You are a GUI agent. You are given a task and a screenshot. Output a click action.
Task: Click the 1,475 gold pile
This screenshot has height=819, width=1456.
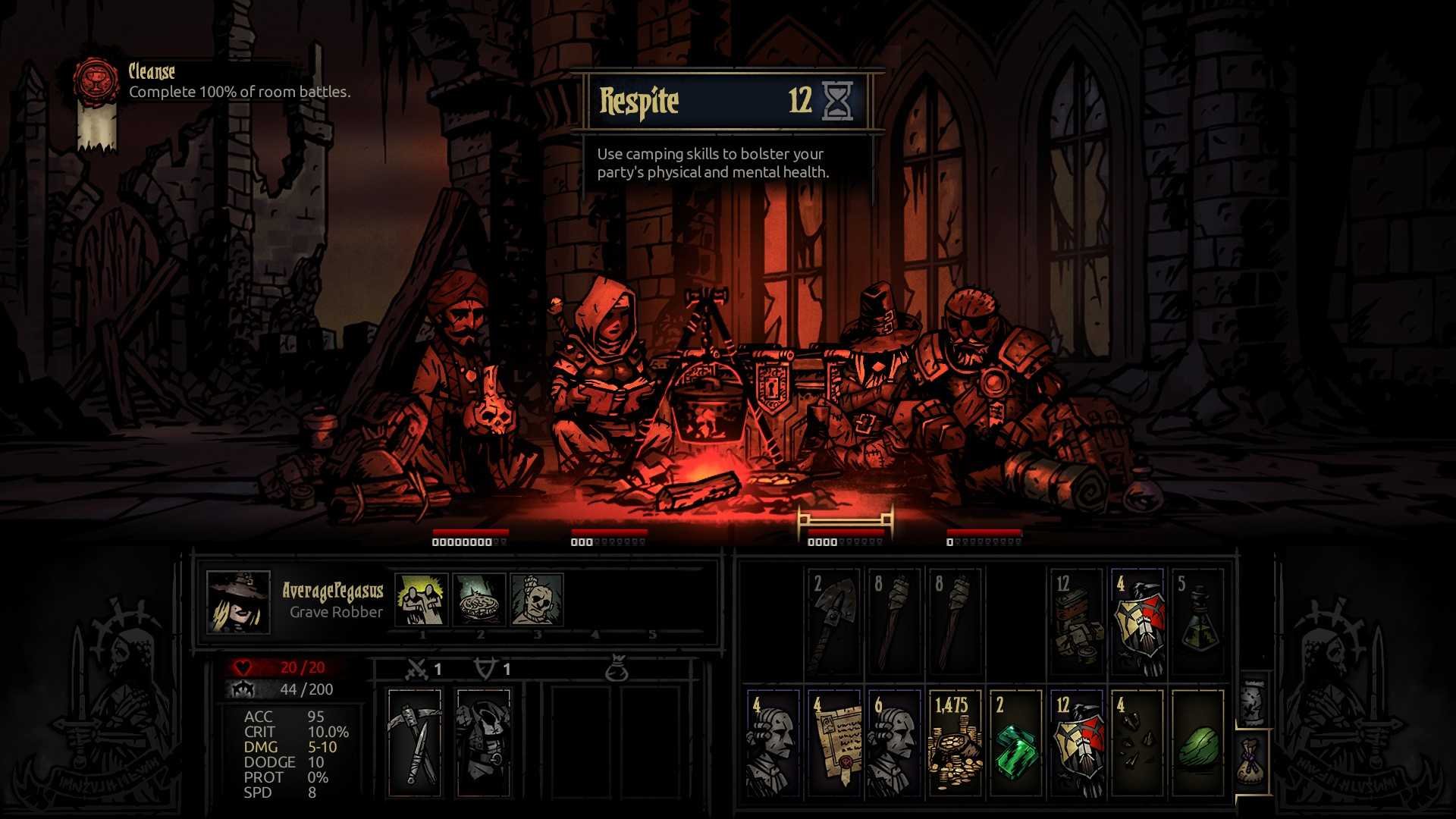pos(955,743)
